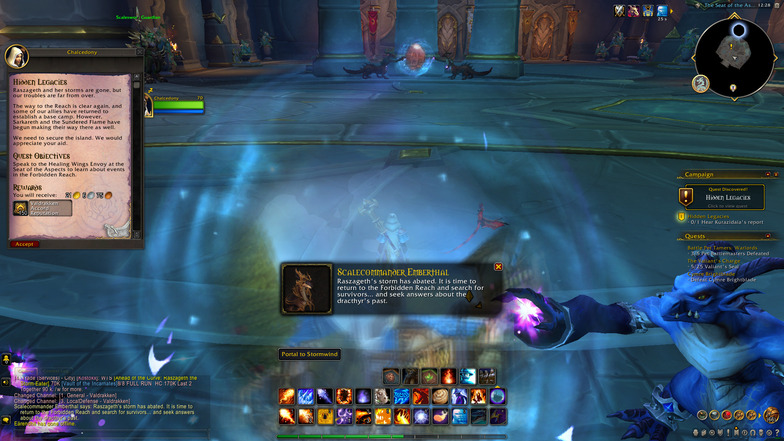The image size is (784, 441).
Task: Cast the flame ability on upper action bar
Action: tap(448, 376)
